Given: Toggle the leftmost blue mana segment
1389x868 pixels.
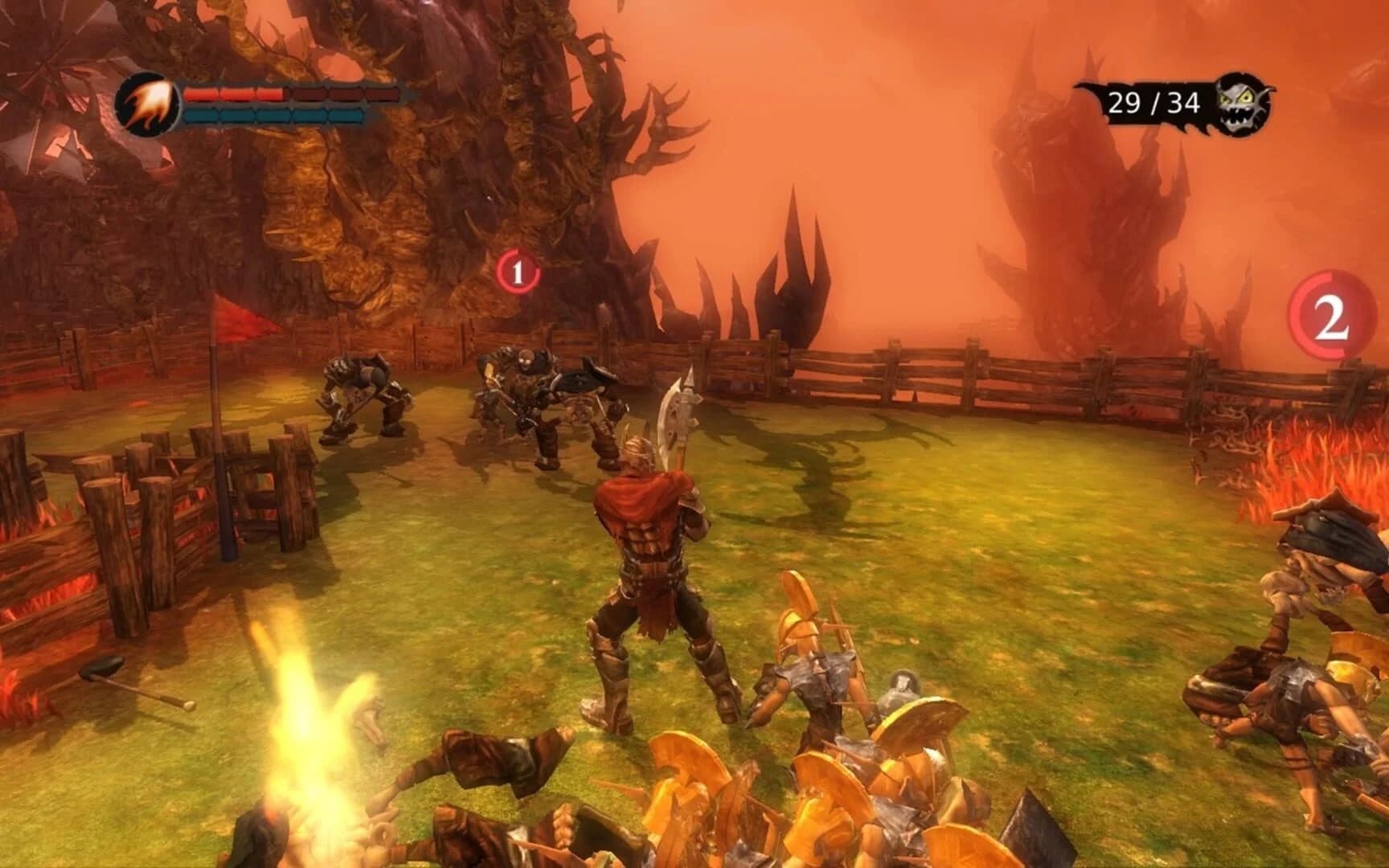Looking at the screenshot, I should 201,117.
